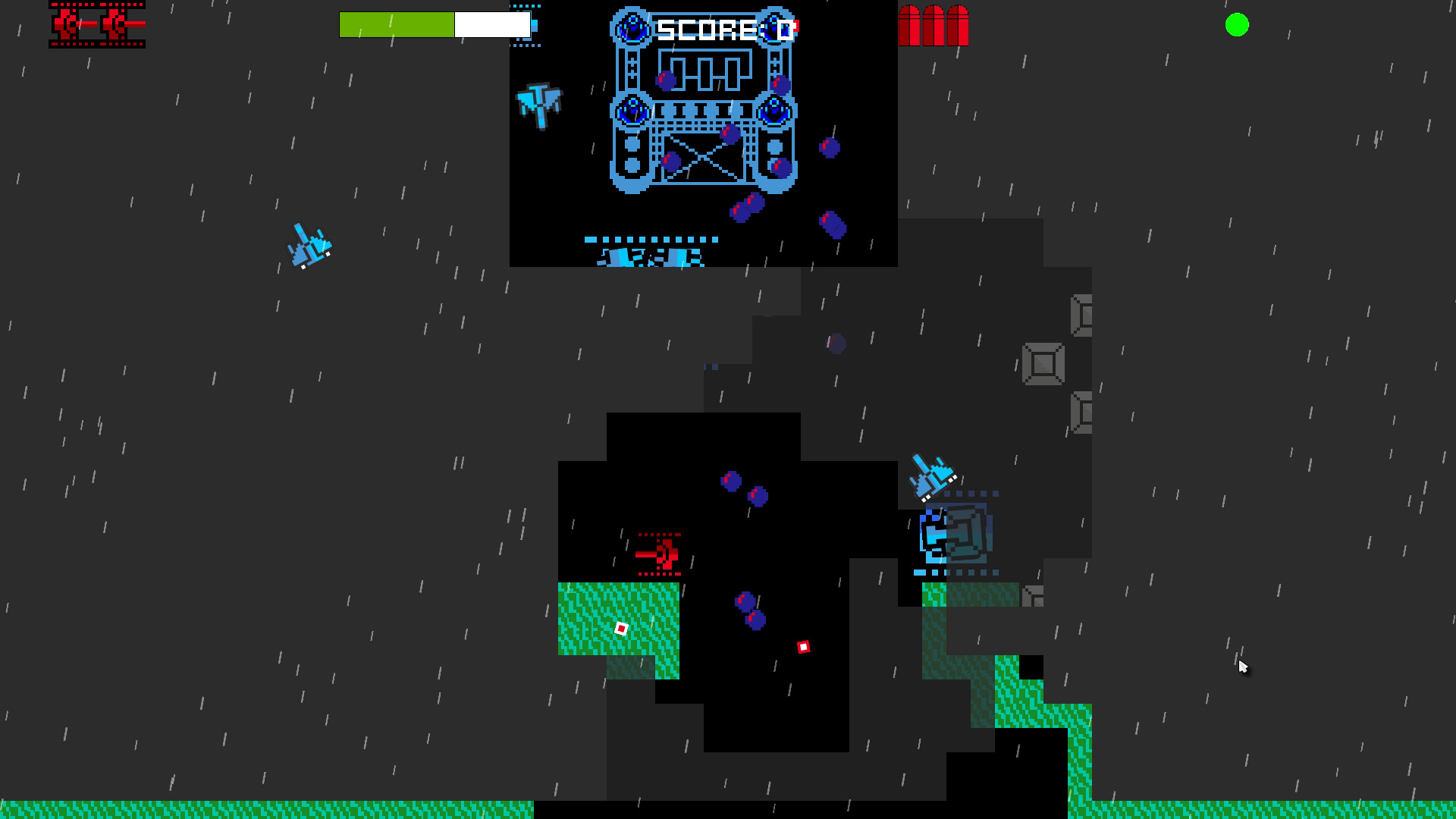Click the green health bar at the top
Viewport: 1456px width, 819px height.
397,24
